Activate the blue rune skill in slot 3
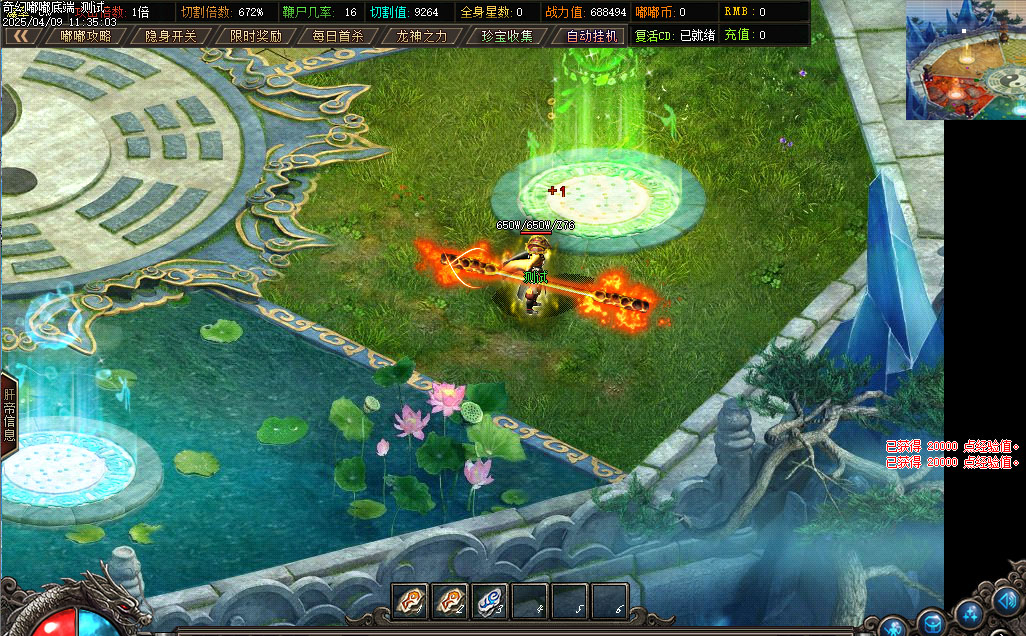The image size is (1026, 636). coord(490,600)
